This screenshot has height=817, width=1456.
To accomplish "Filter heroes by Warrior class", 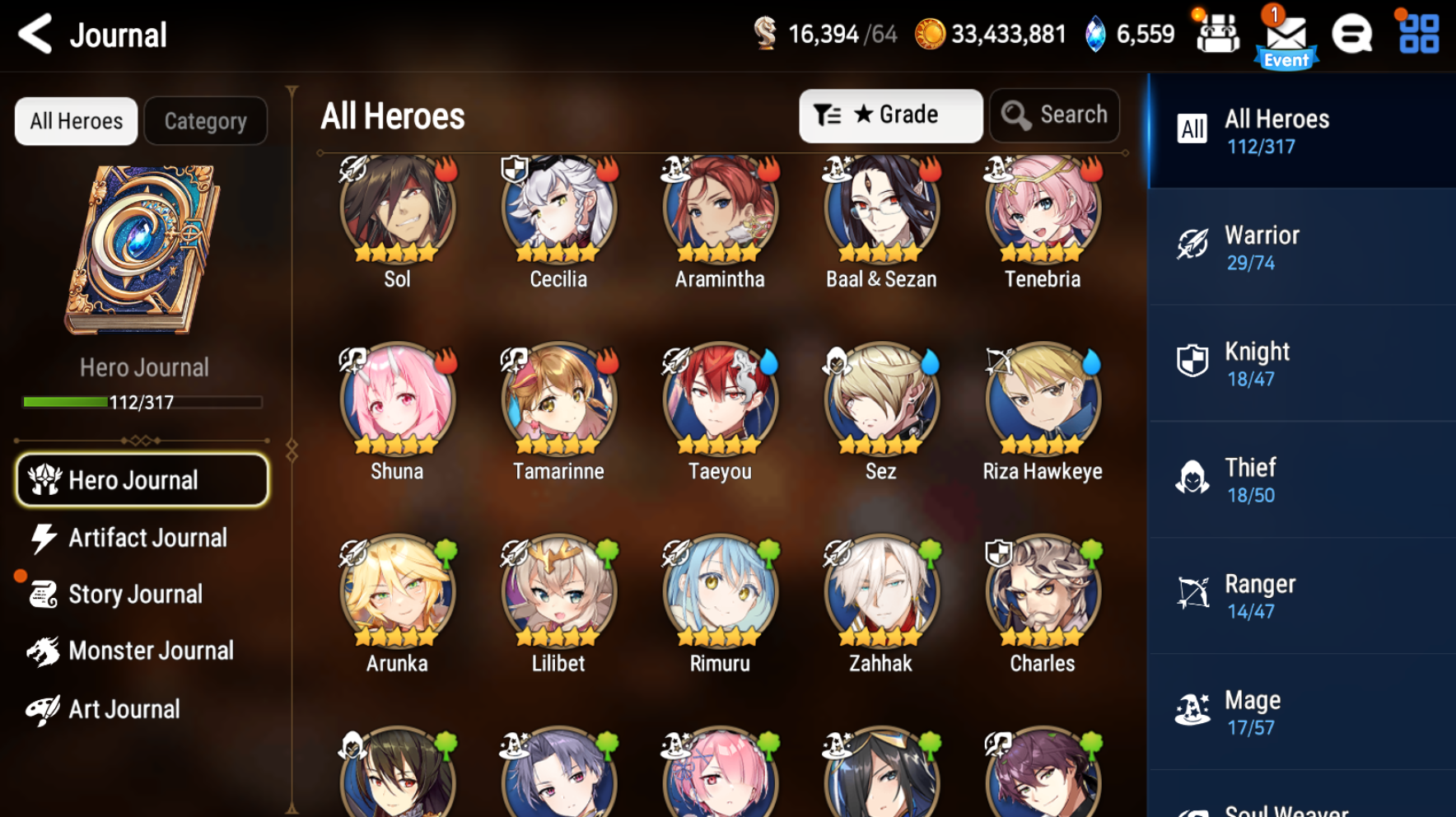I will (1301, 246).
